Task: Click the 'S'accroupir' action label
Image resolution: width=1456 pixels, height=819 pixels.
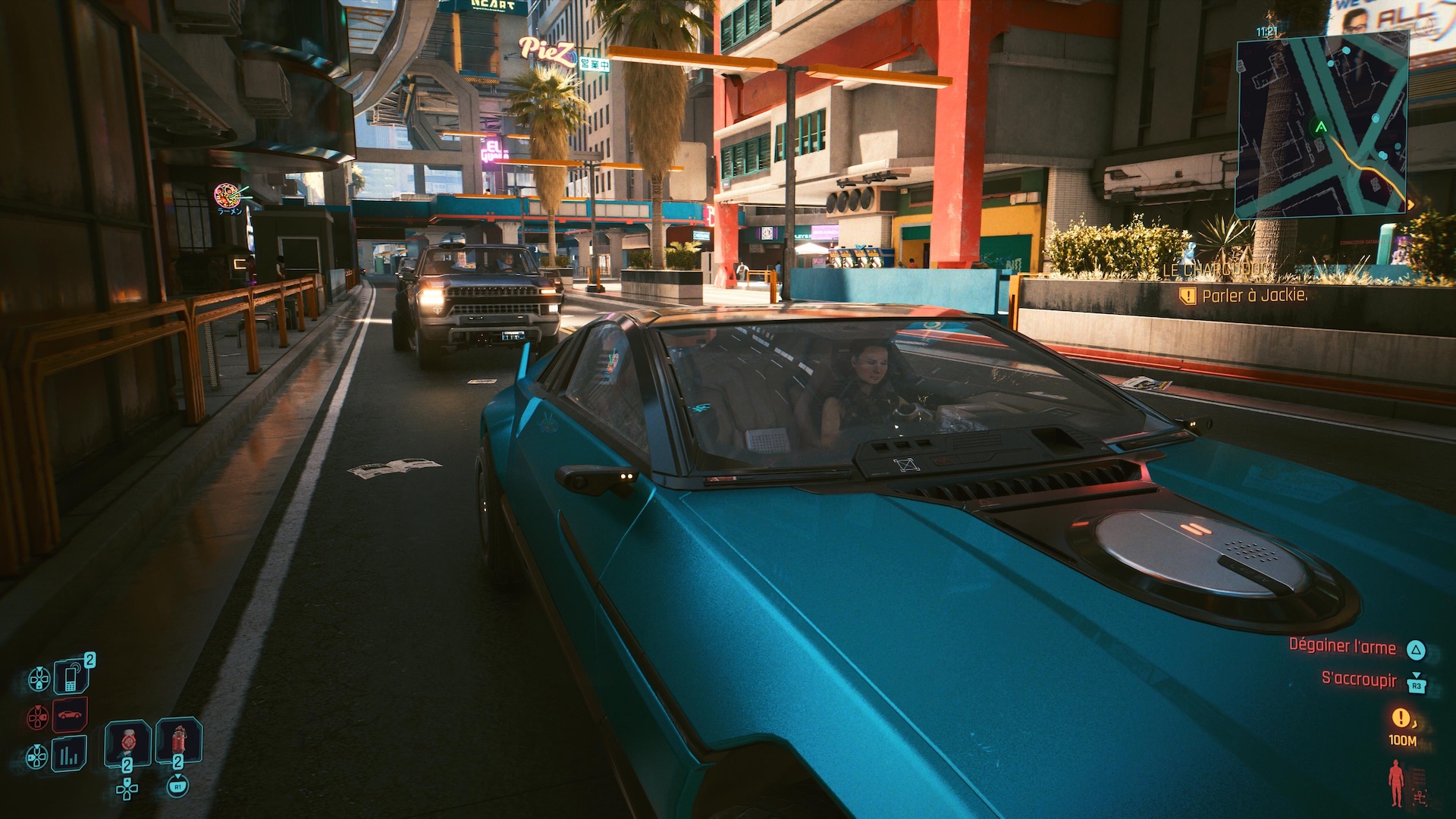Action: [x=1359, y=679]
